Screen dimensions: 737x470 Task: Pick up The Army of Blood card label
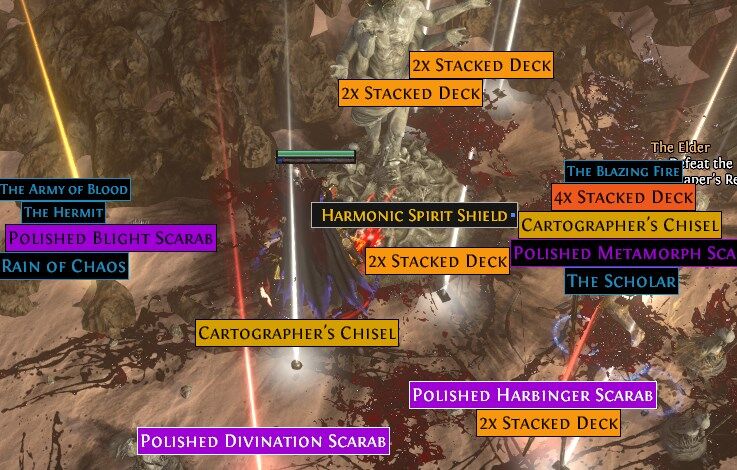[x=64, y=189]
